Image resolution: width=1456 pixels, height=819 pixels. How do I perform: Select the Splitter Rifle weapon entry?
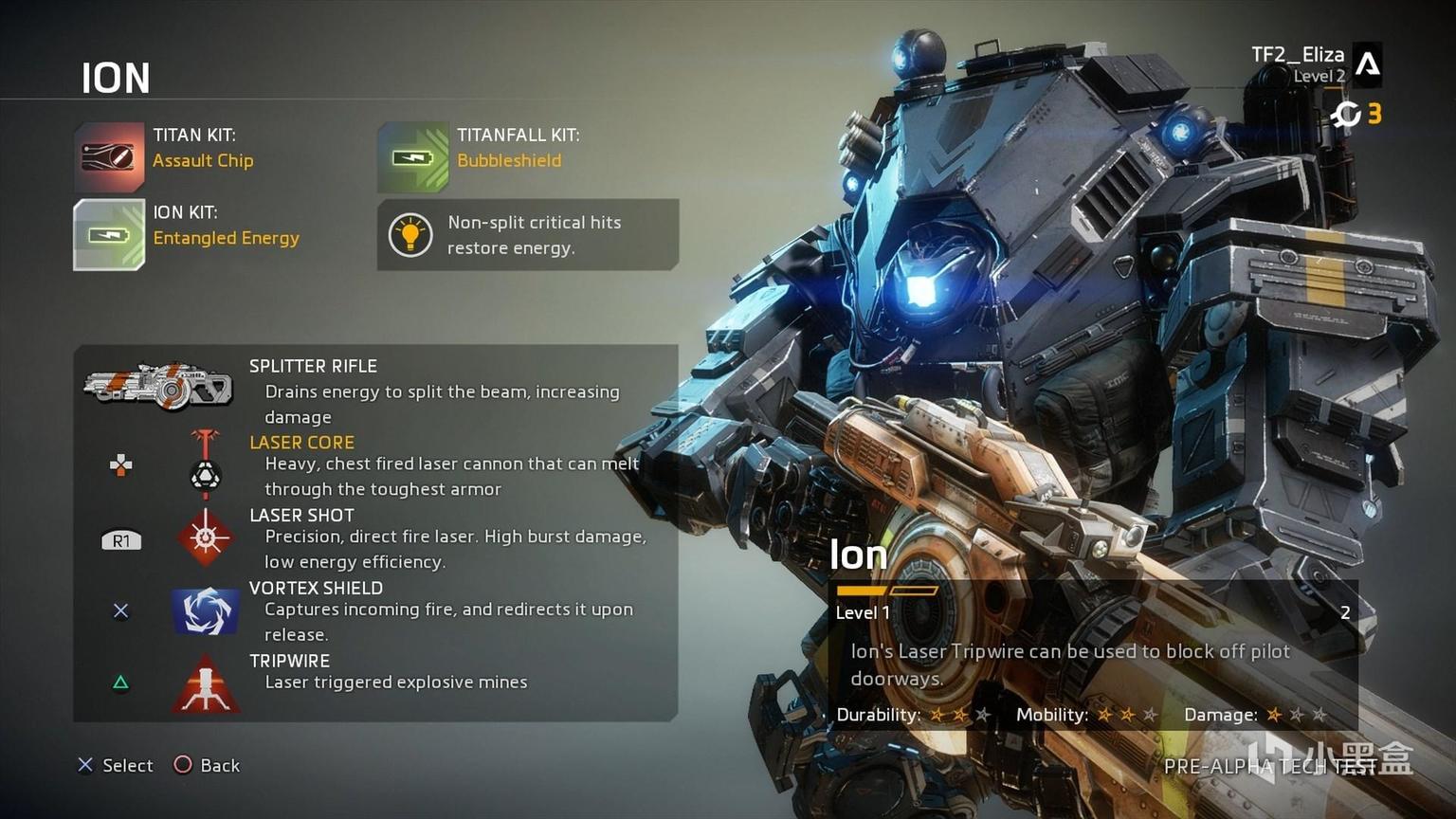click(x=158, y=387)
